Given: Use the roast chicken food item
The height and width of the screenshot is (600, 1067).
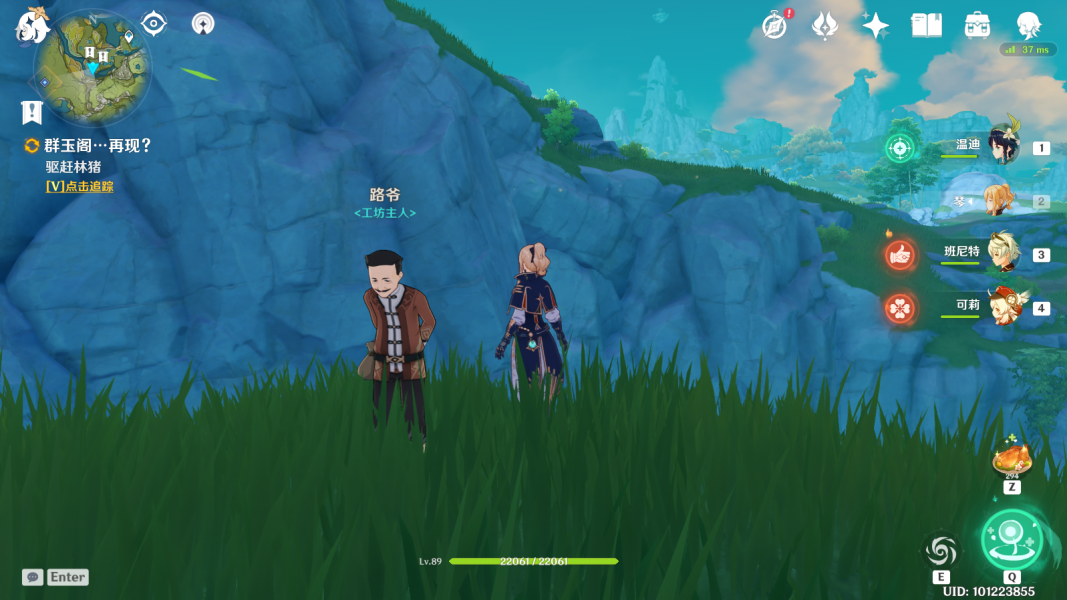Looking at the screenshot, I should [1011, 459].
